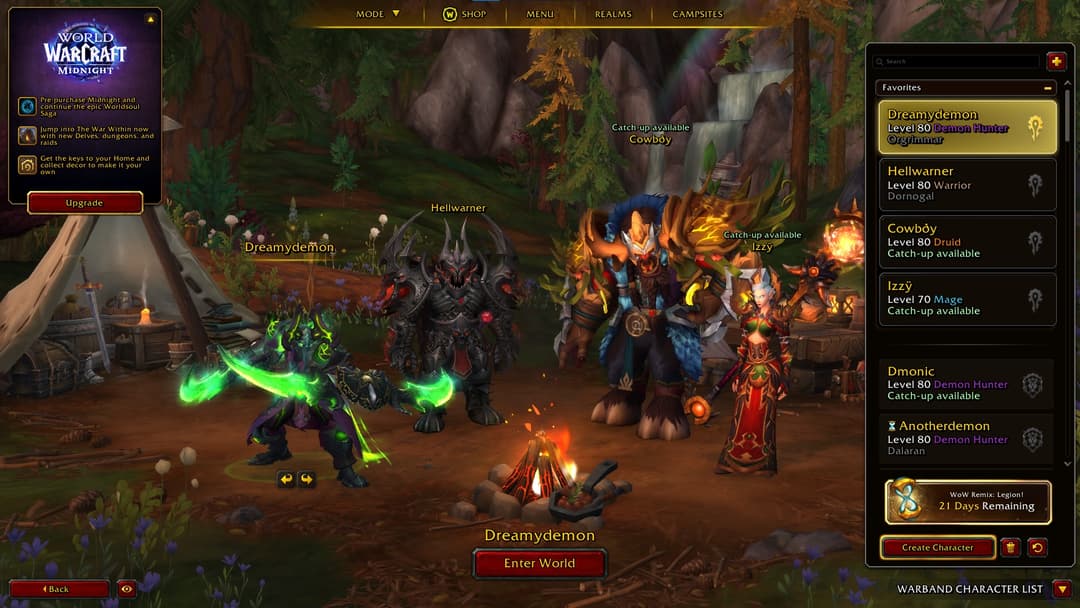
Task: Open the Shop
Action: click(465, 14)
